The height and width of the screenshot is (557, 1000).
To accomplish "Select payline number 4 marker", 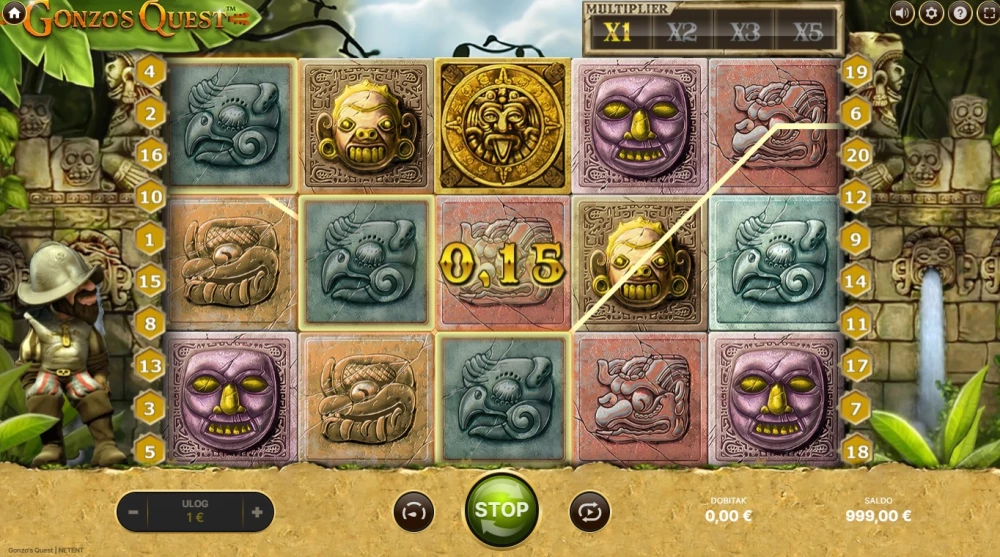I will [150, 71].
